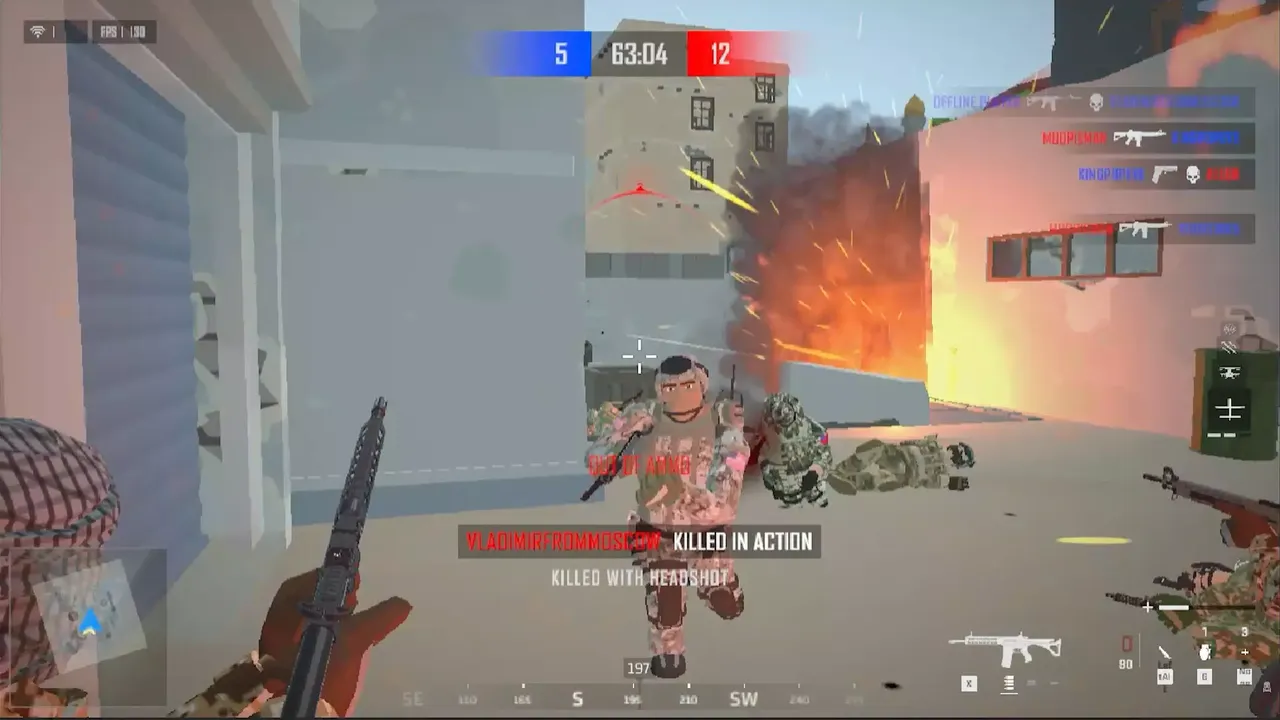Click the WiFi signal icon top left
The height and width of the screenshot is (720, 1280).
[38, 31]
